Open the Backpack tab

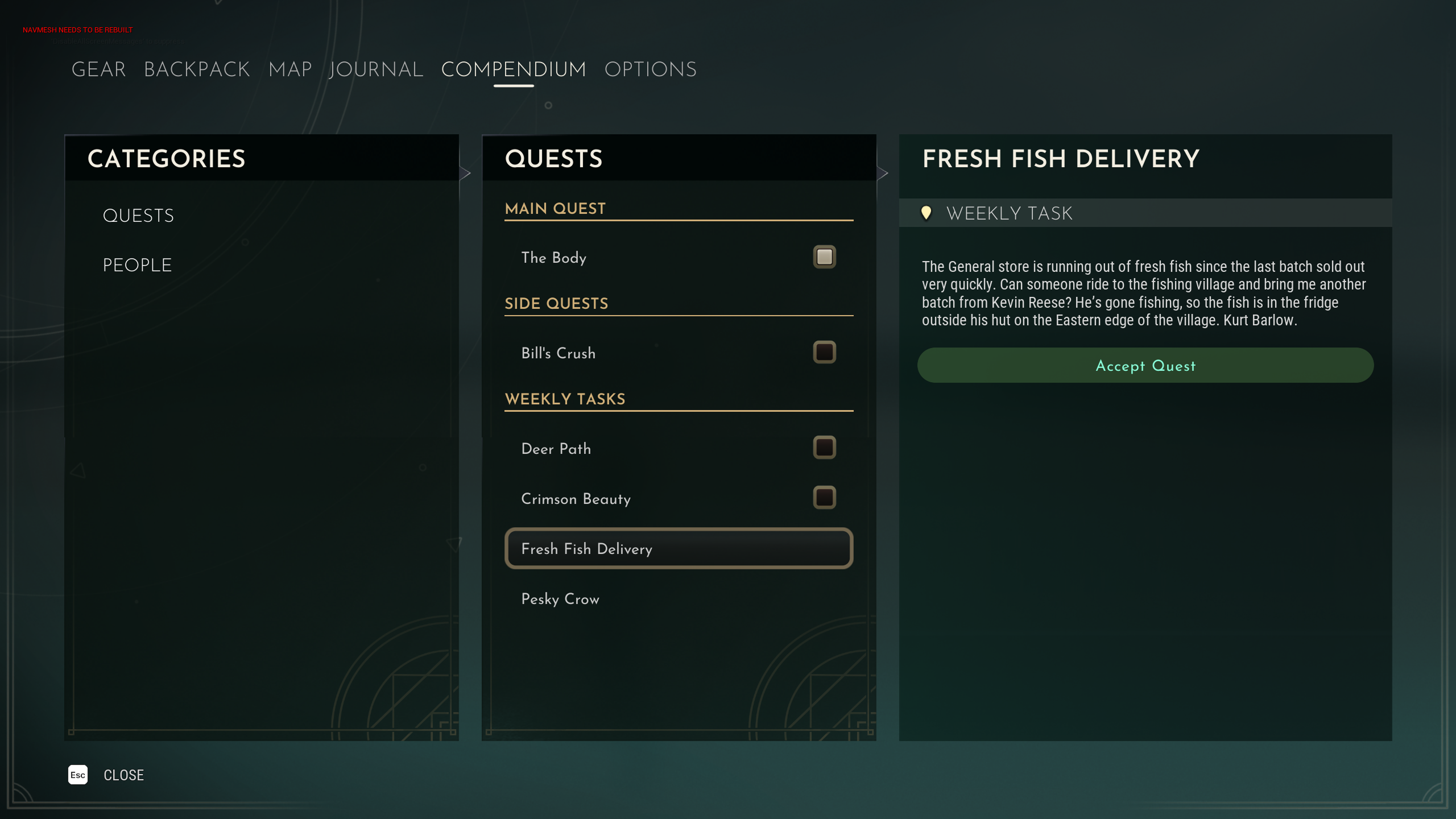pos(197,69)
